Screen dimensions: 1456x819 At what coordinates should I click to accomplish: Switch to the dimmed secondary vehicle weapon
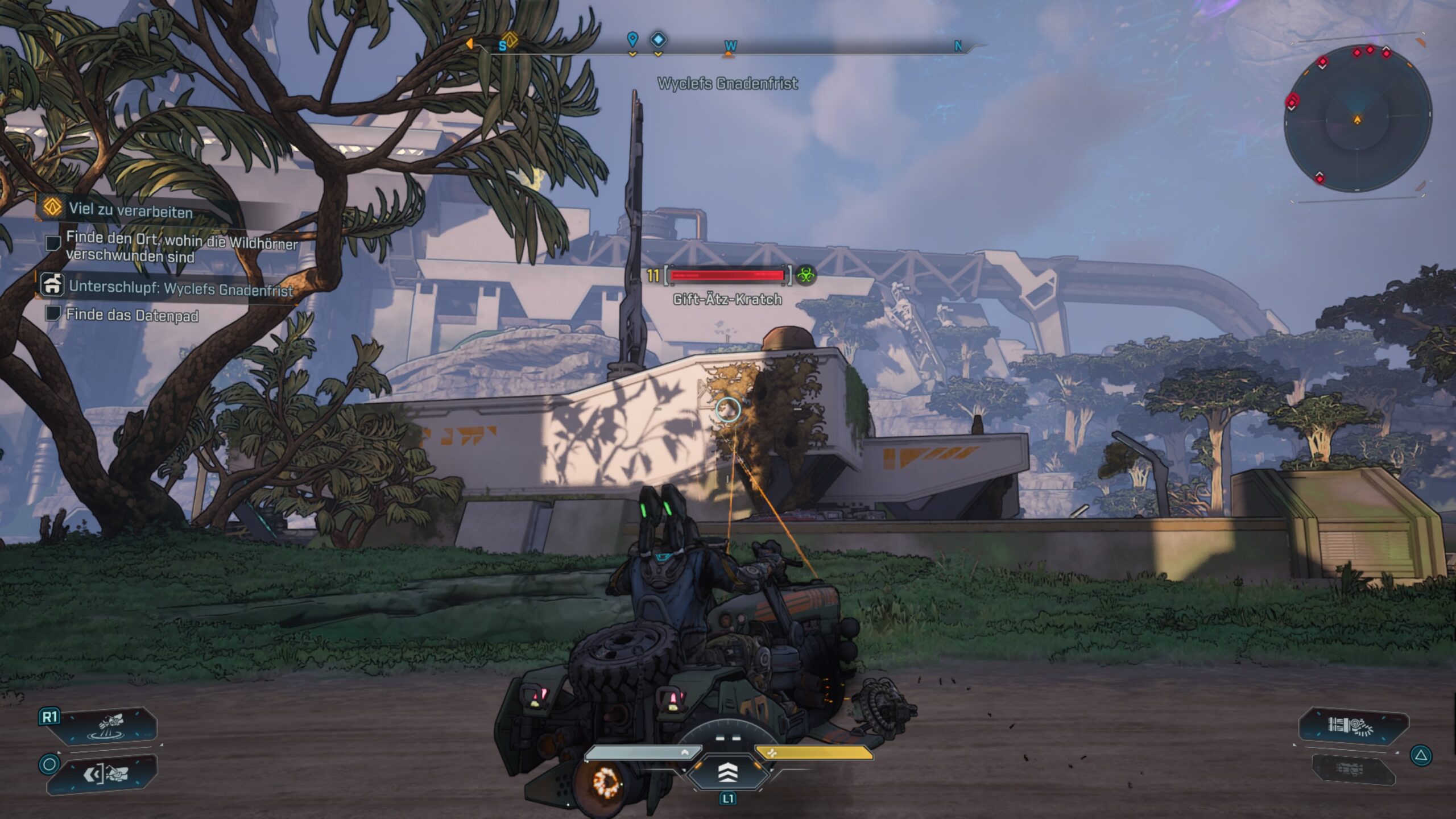1354,771
